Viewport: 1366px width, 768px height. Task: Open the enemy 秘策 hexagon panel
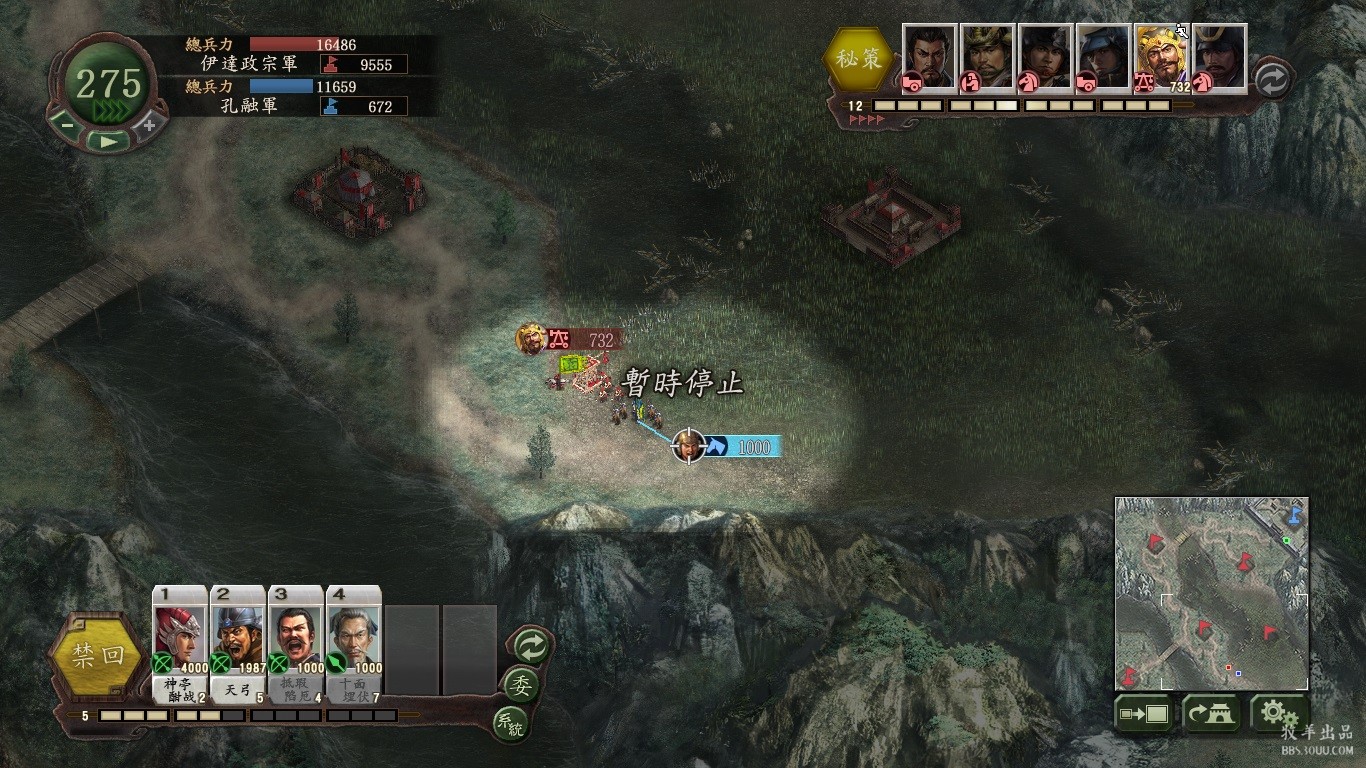[859, 59]
